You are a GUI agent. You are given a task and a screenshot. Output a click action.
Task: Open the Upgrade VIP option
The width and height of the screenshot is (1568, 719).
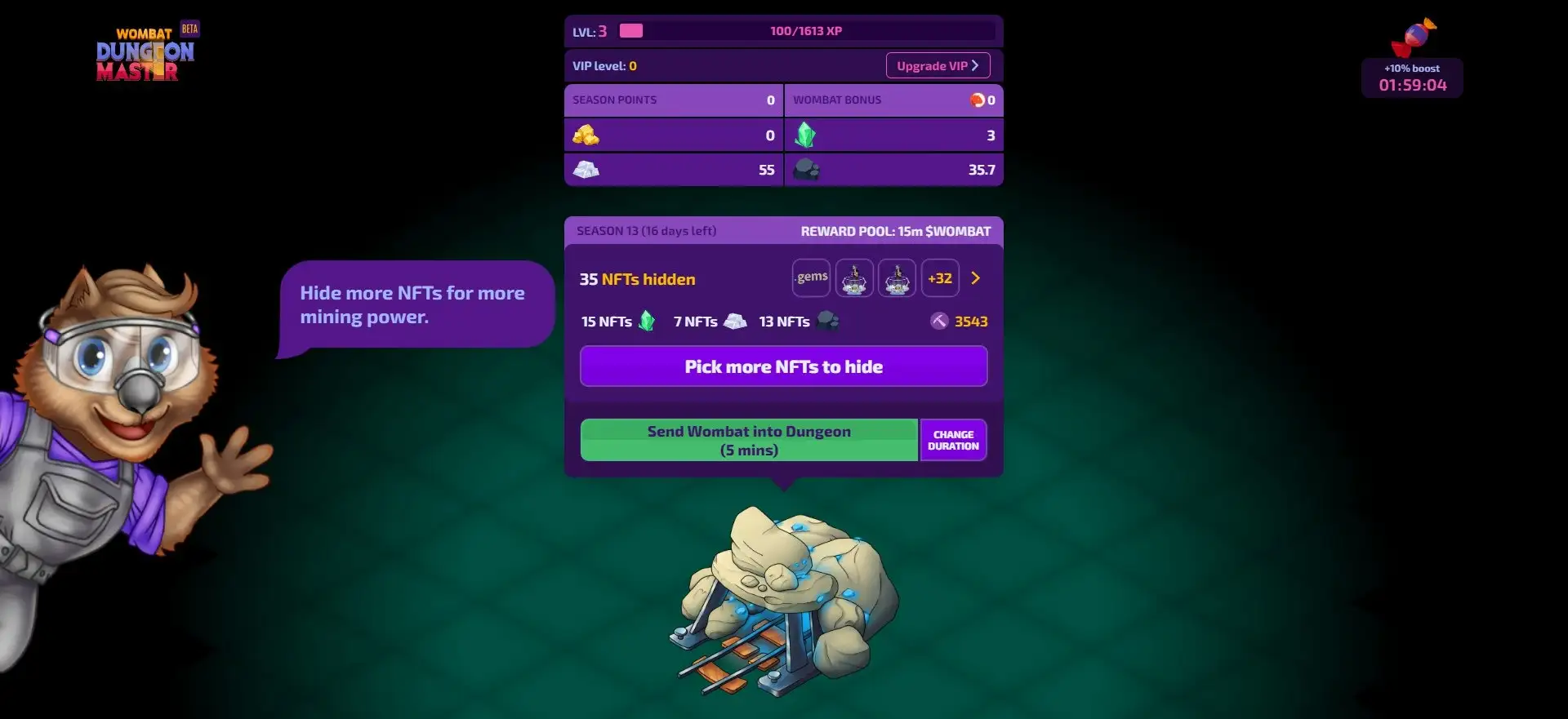[938, 66]
